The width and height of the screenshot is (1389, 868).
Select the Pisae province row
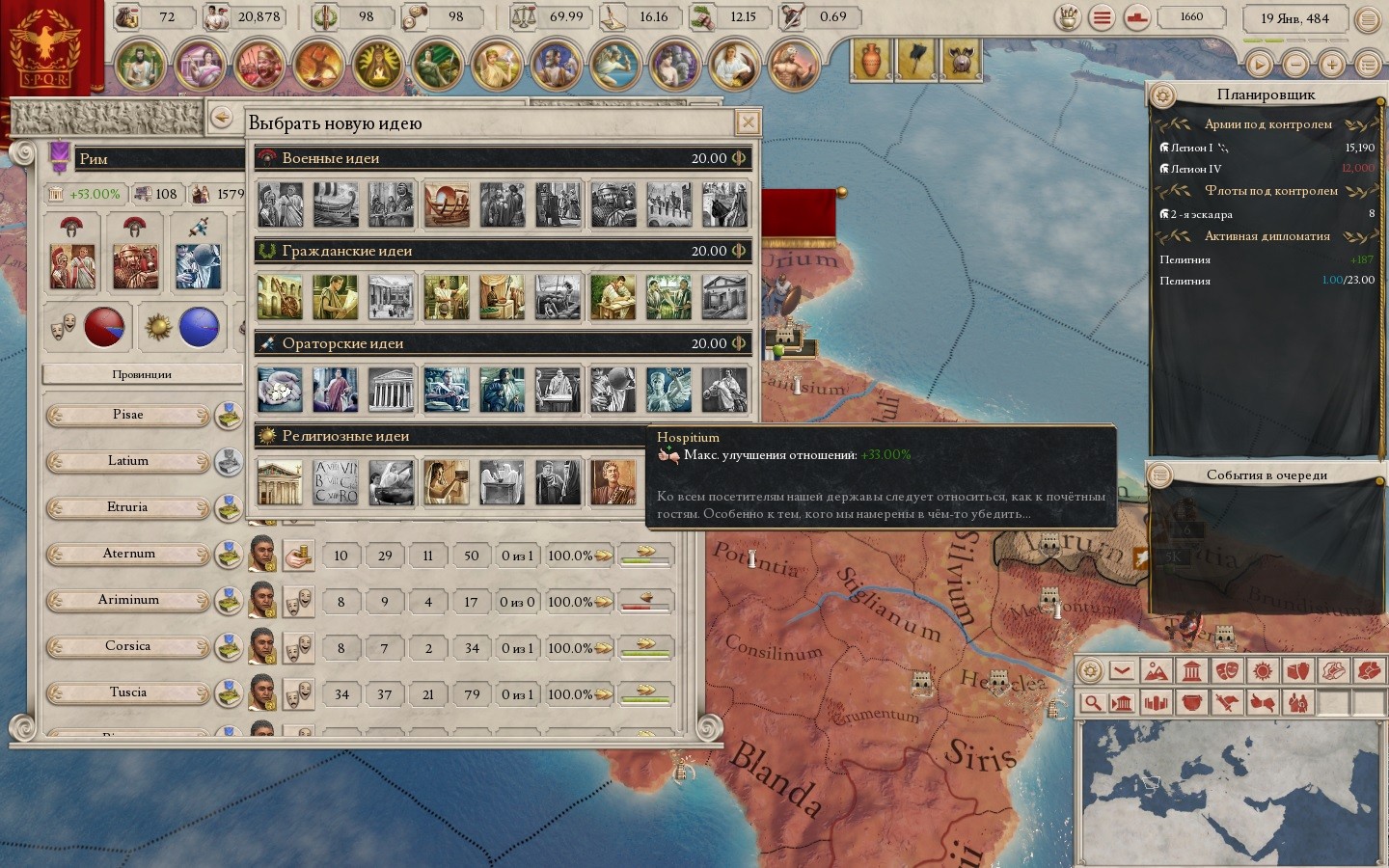[127, 415]
